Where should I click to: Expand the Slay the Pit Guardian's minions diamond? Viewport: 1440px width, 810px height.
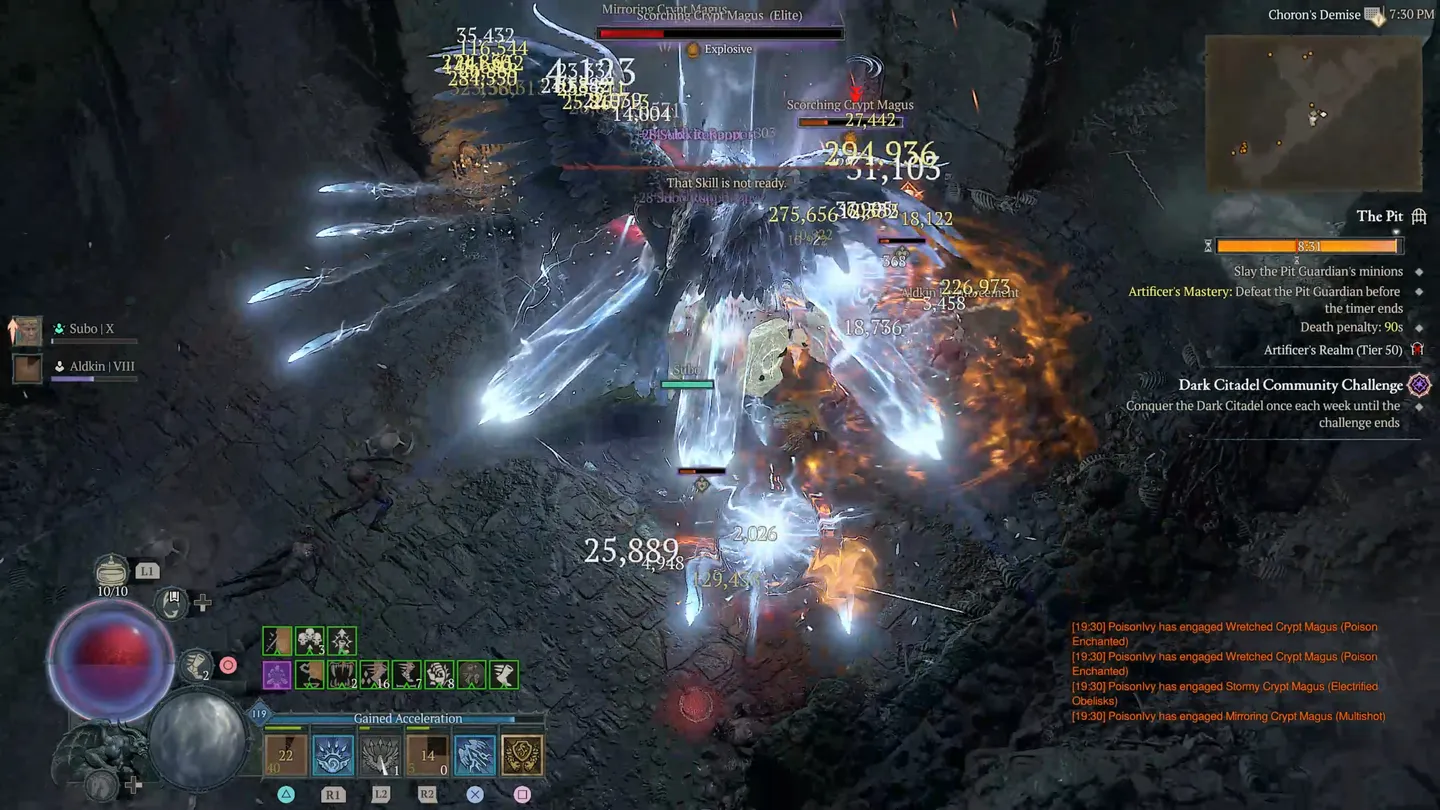click(1418, 271)
